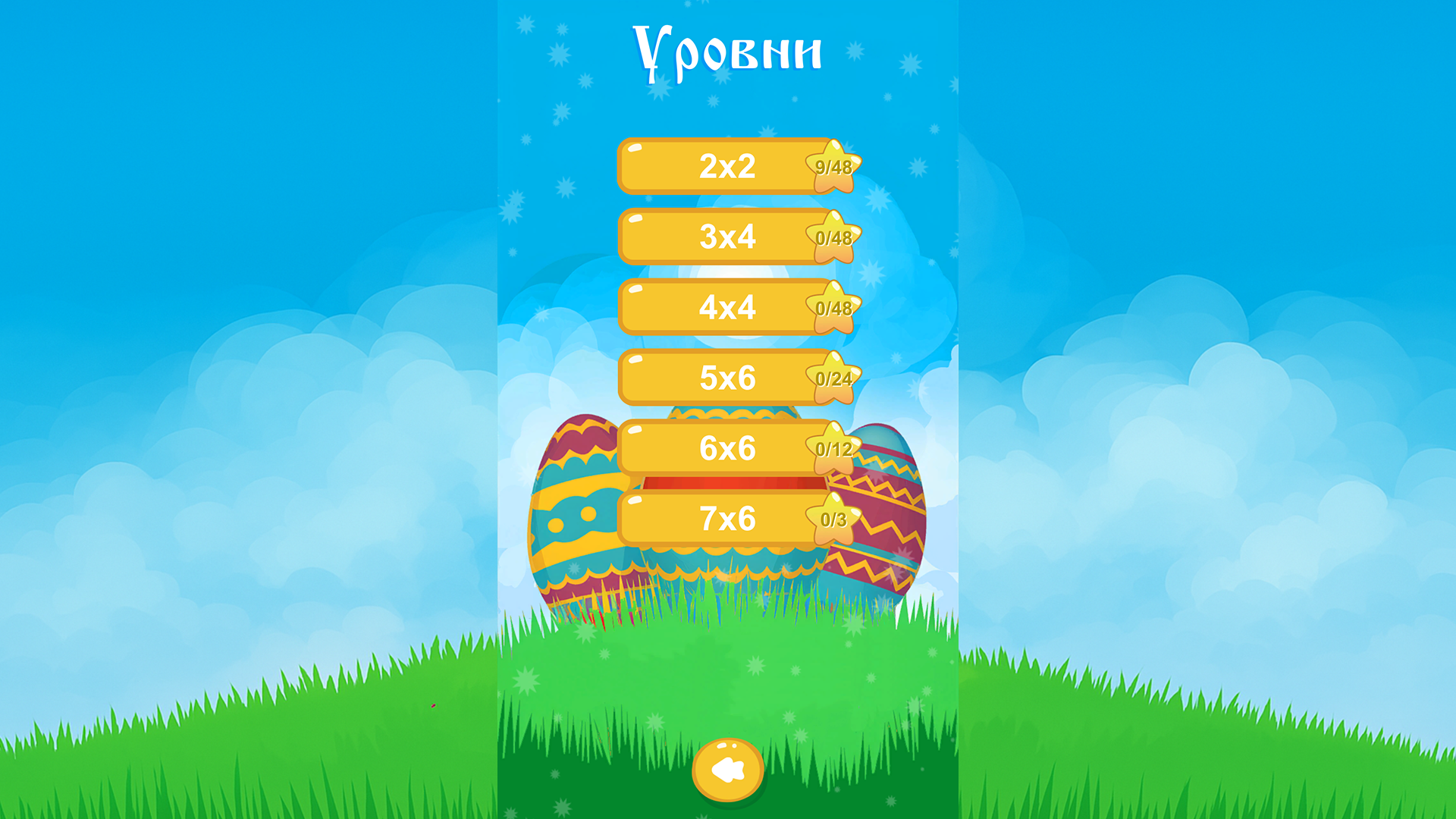Click the 0/48 star next to 3x4
This screenshot has width=1456, height=819.
click(834, 237)
